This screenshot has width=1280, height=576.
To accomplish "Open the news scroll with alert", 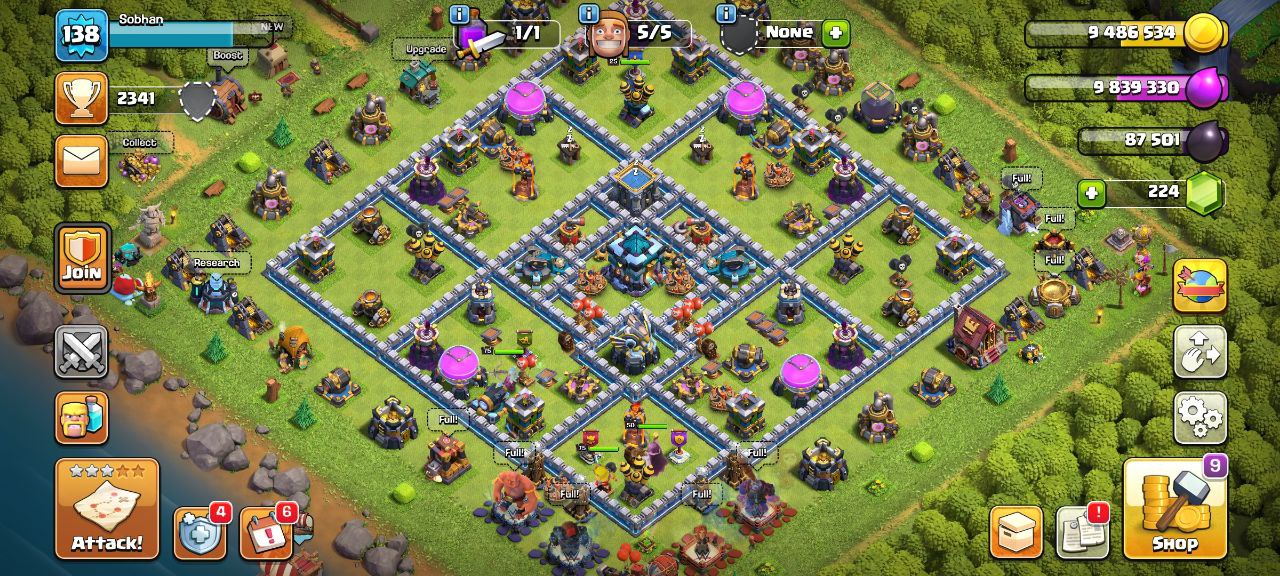I will (x=1081, y=532).
